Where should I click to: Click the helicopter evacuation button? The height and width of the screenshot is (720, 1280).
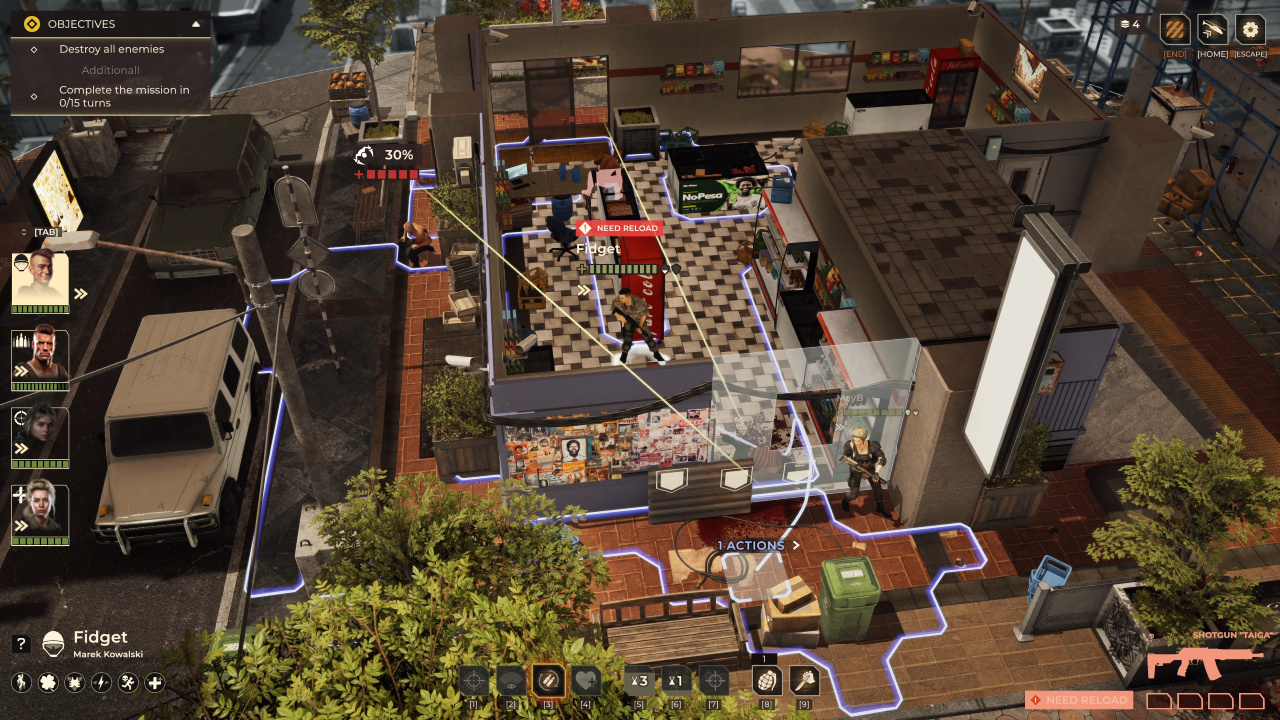(x=1213, y=29)
